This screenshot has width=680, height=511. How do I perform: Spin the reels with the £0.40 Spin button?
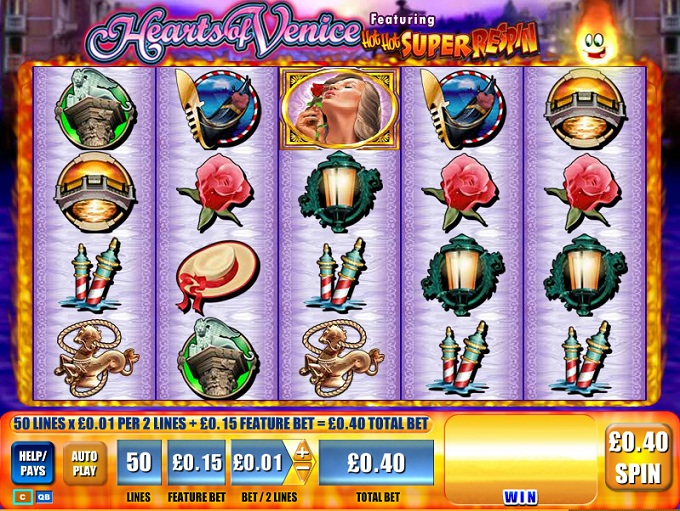(638, 457)
